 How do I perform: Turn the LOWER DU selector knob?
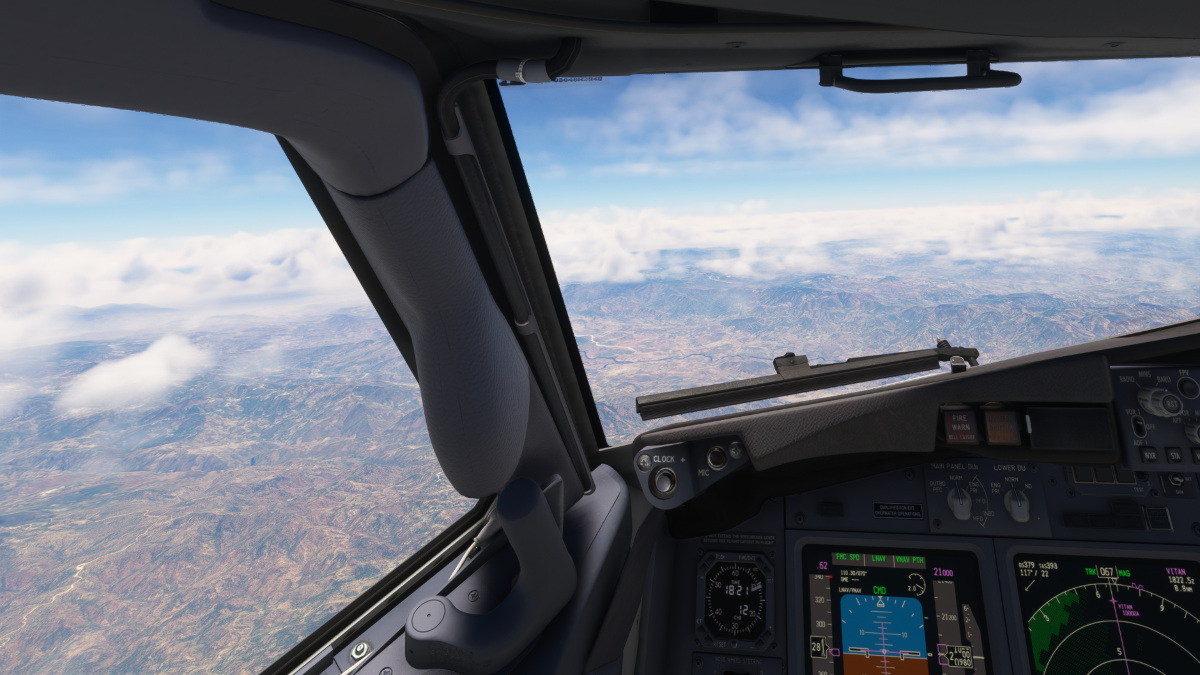tap(1017, 504)
